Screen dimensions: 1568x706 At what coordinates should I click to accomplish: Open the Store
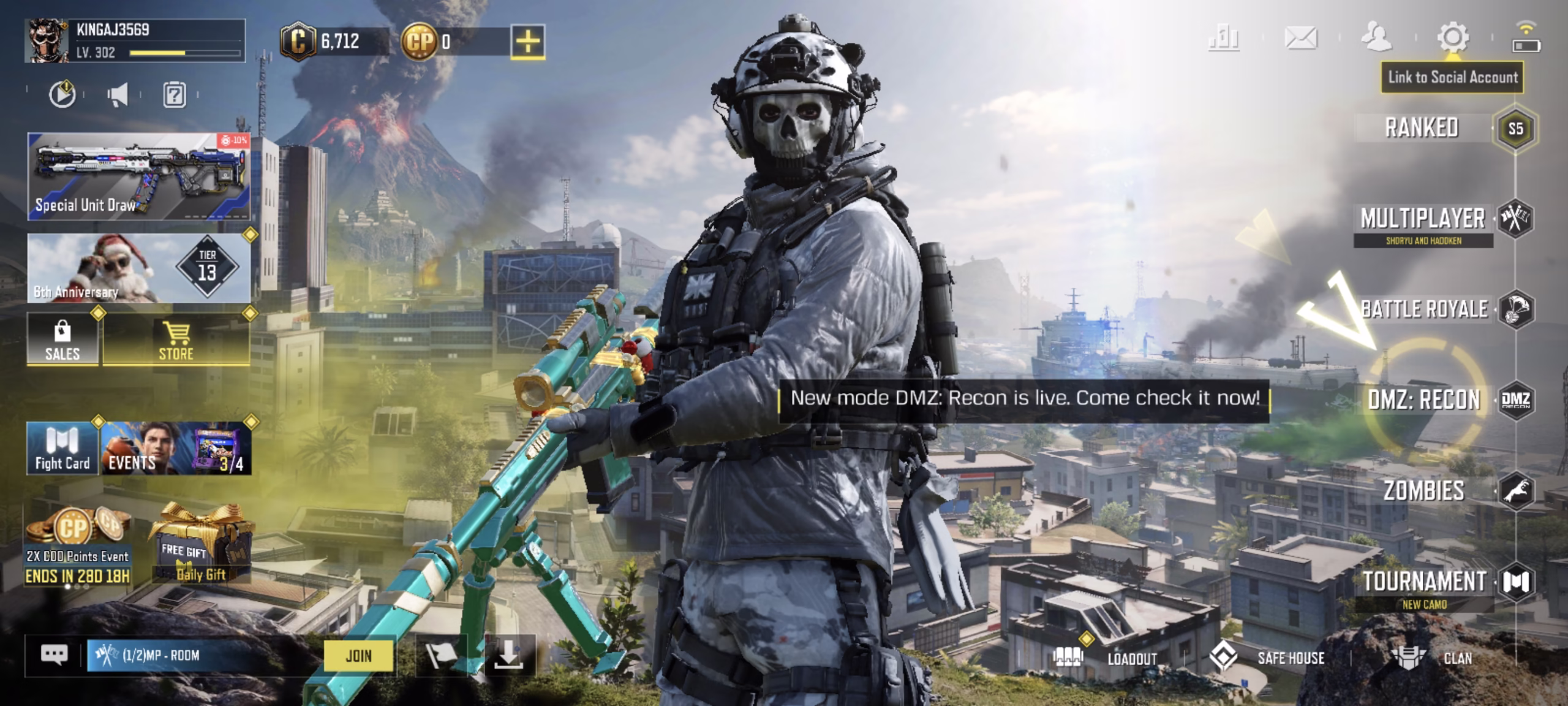click(x=176, y=340)
